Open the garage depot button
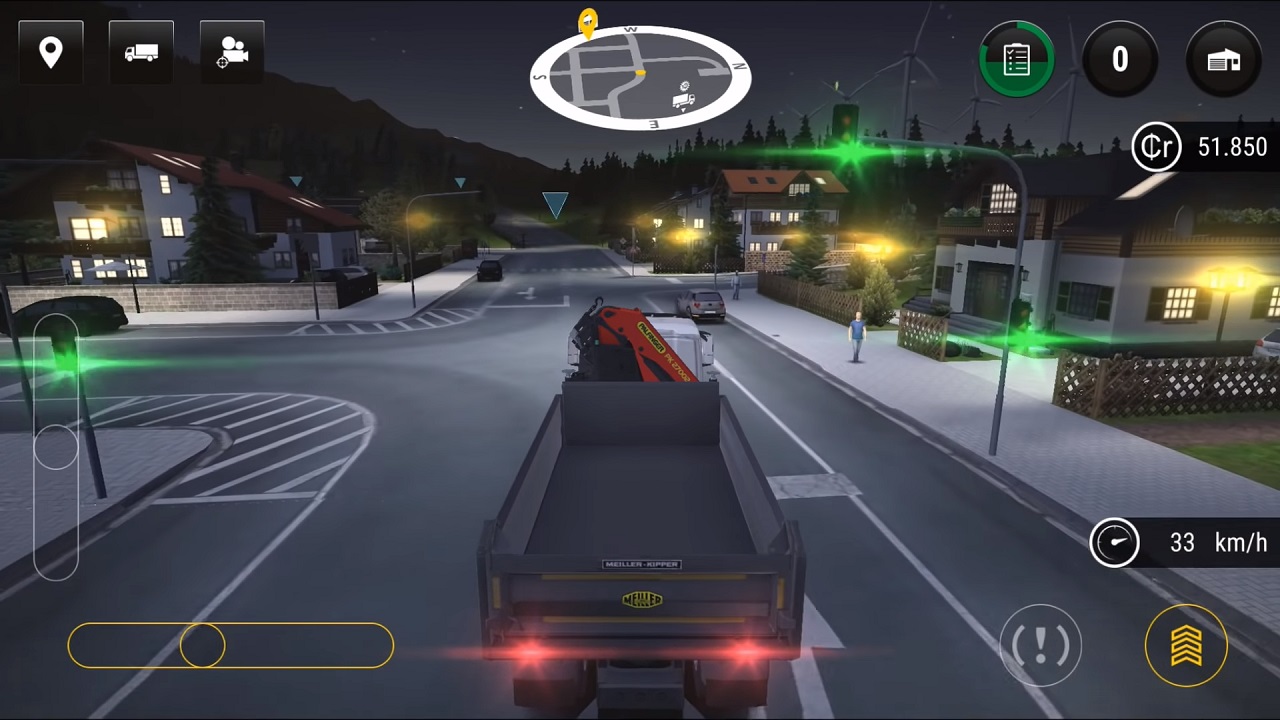This screenshot has height=720, width=1280. (x=1224, y=59)
